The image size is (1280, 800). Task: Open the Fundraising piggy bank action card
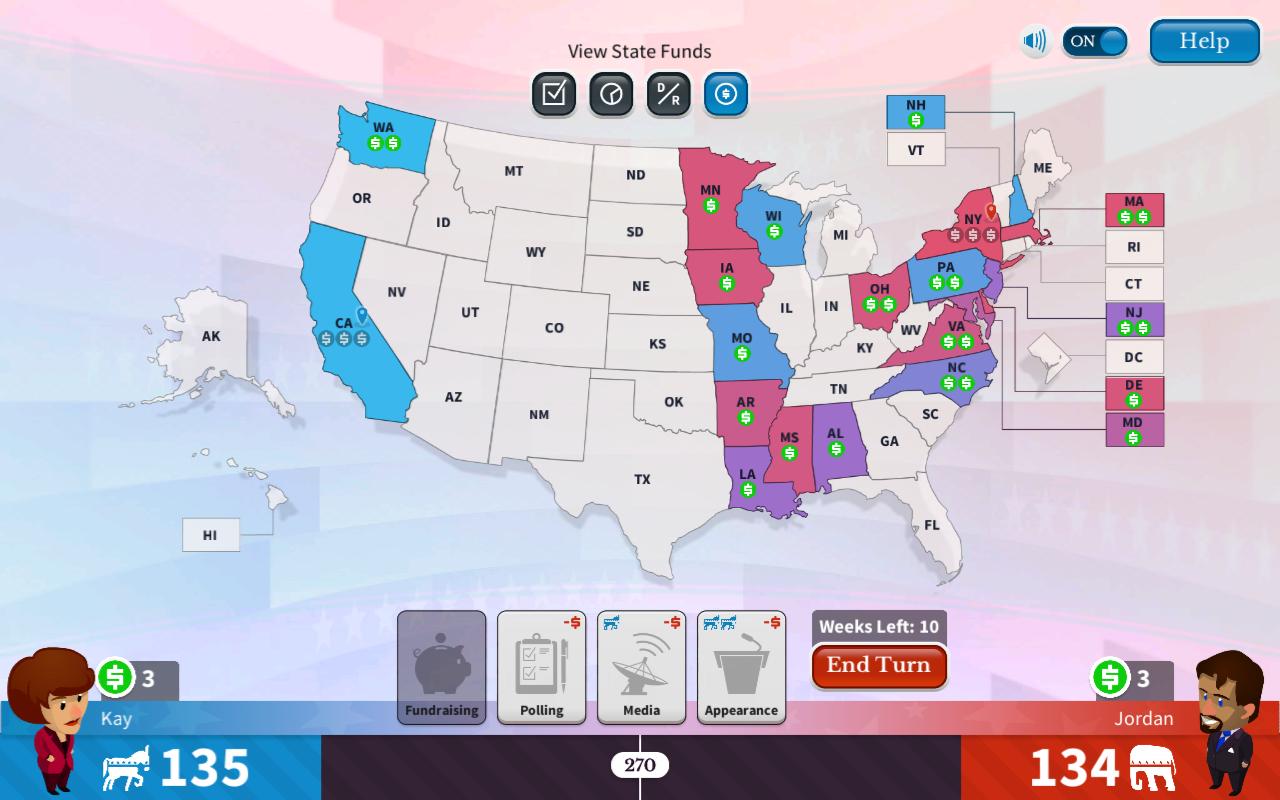(x=441, y=667)
